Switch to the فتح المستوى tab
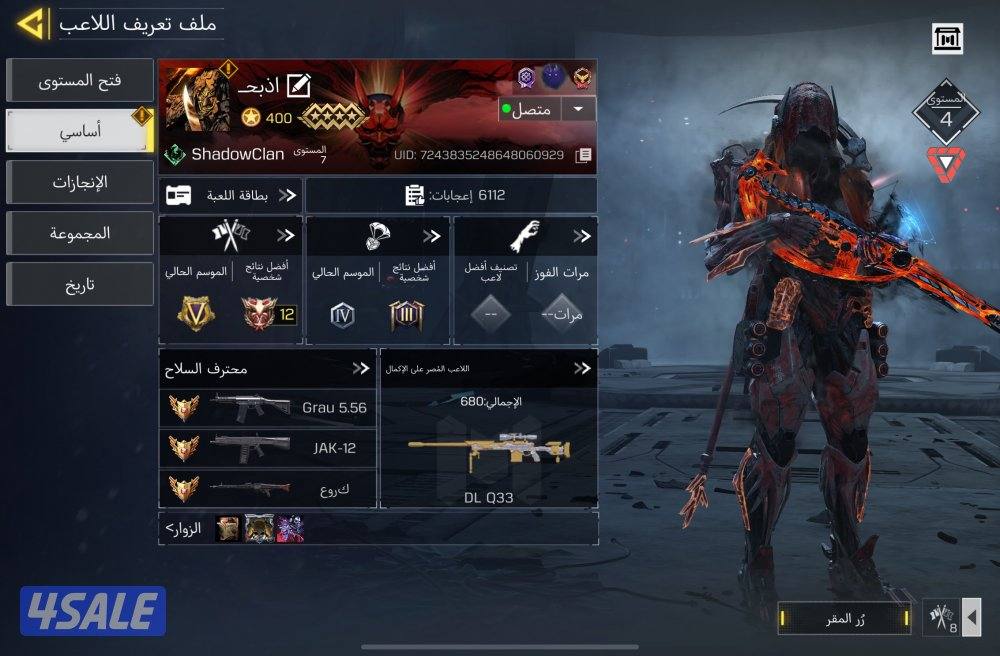 [80, 80]
